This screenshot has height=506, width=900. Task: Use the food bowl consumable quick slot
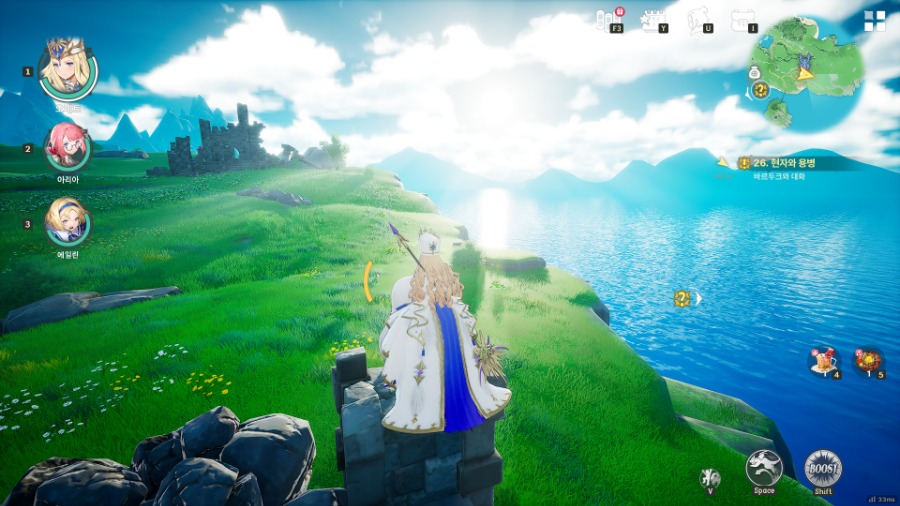pos(868,361)
